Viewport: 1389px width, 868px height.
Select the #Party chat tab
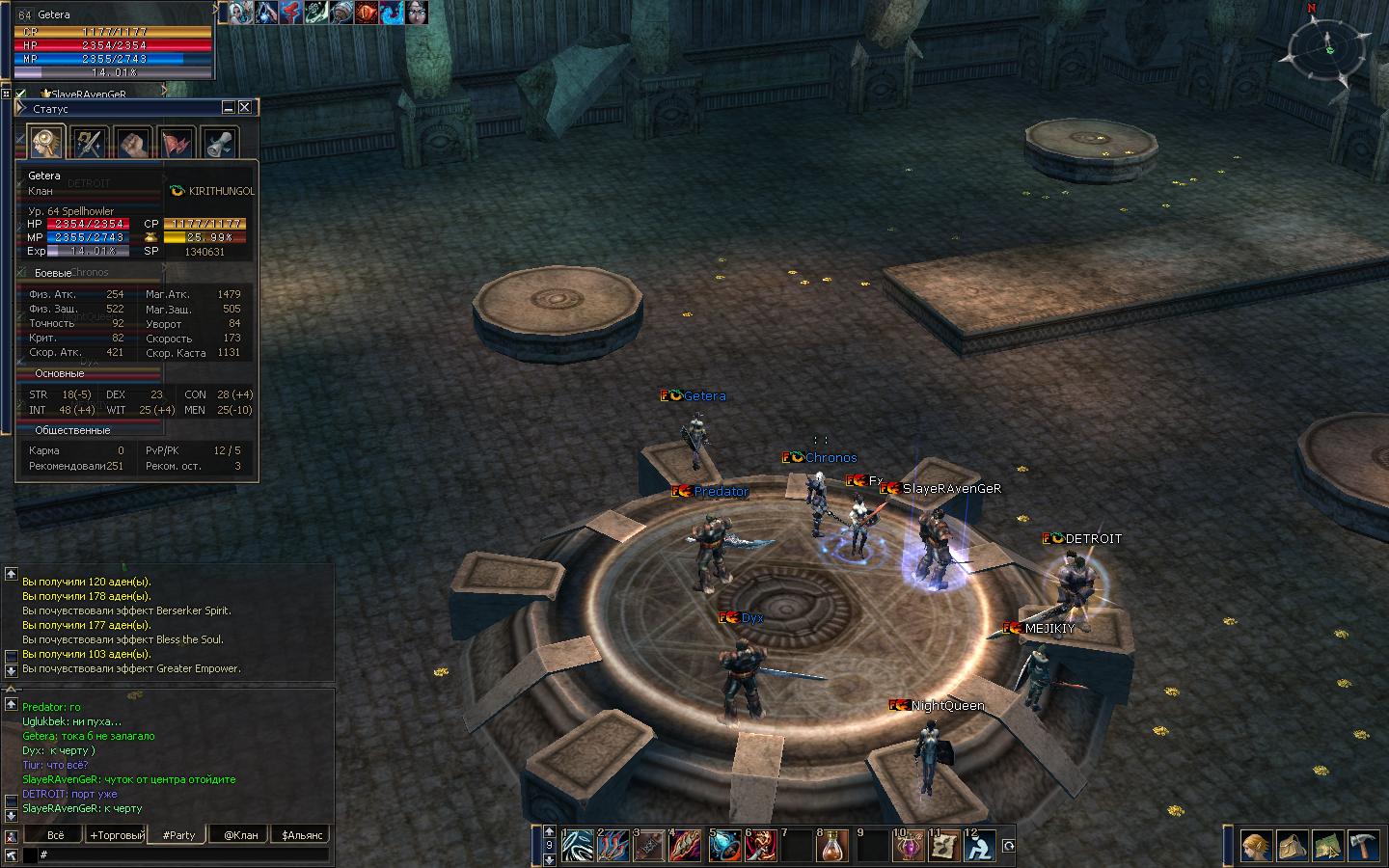178,835
